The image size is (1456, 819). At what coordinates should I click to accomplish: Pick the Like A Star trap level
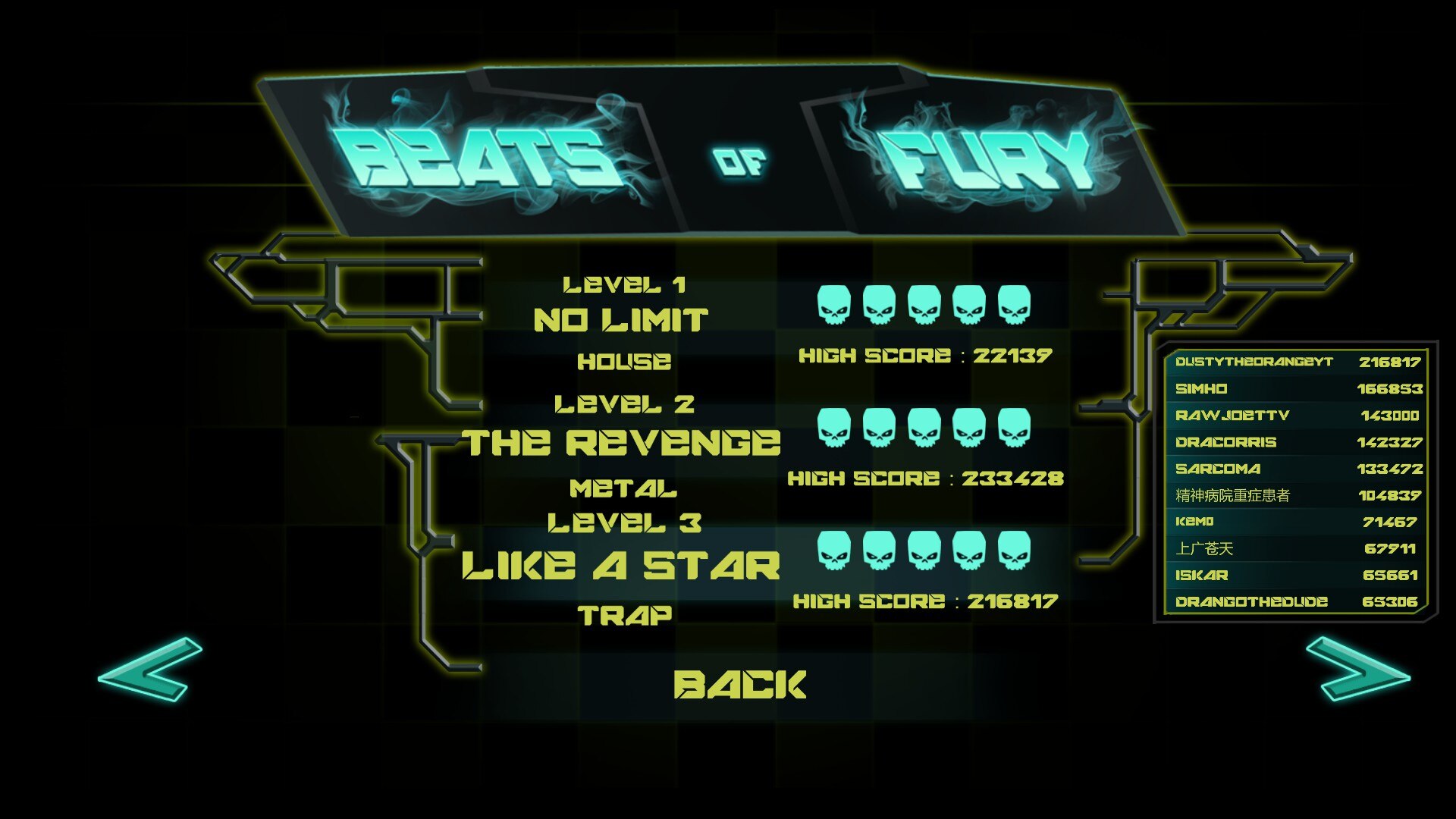click(621, 566)
